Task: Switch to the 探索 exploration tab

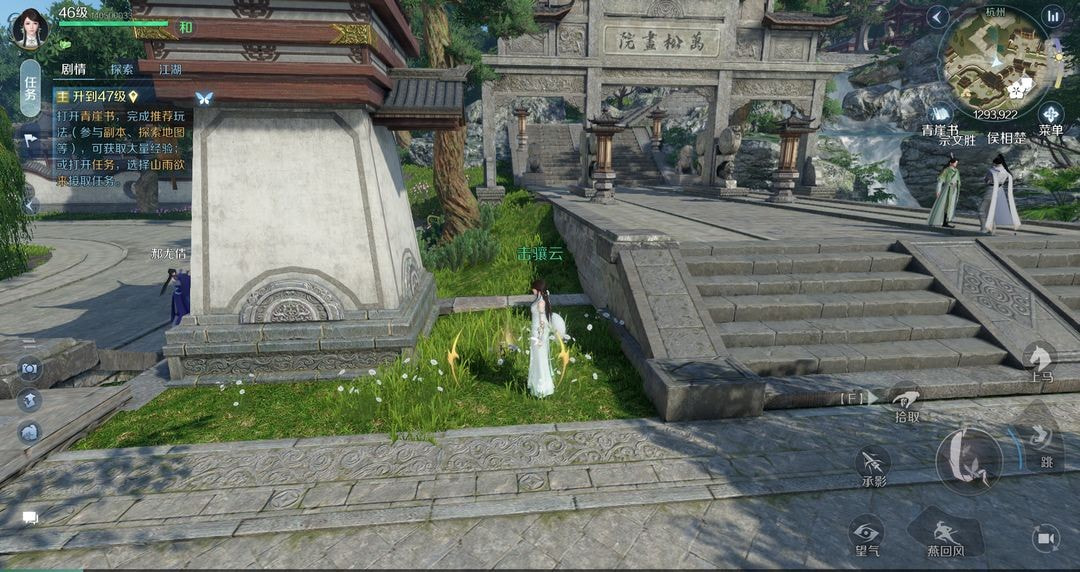Action: 122,70
